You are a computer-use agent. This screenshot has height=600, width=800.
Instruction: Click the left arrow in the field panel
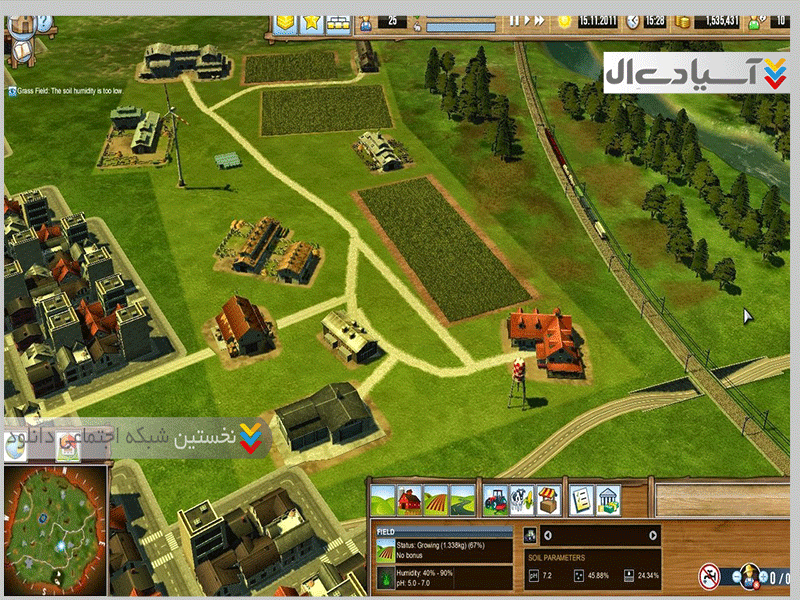click(x=547, y=535)
